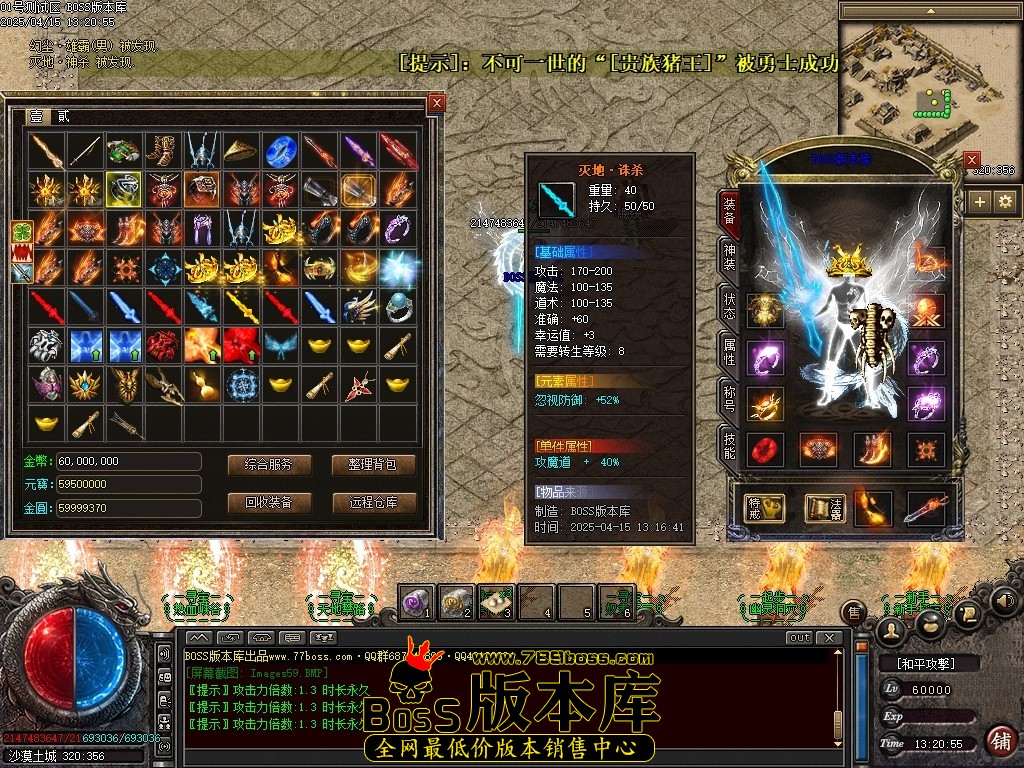Open the 法器 artifact button
Screen dimensions: 1024x768
825,508
